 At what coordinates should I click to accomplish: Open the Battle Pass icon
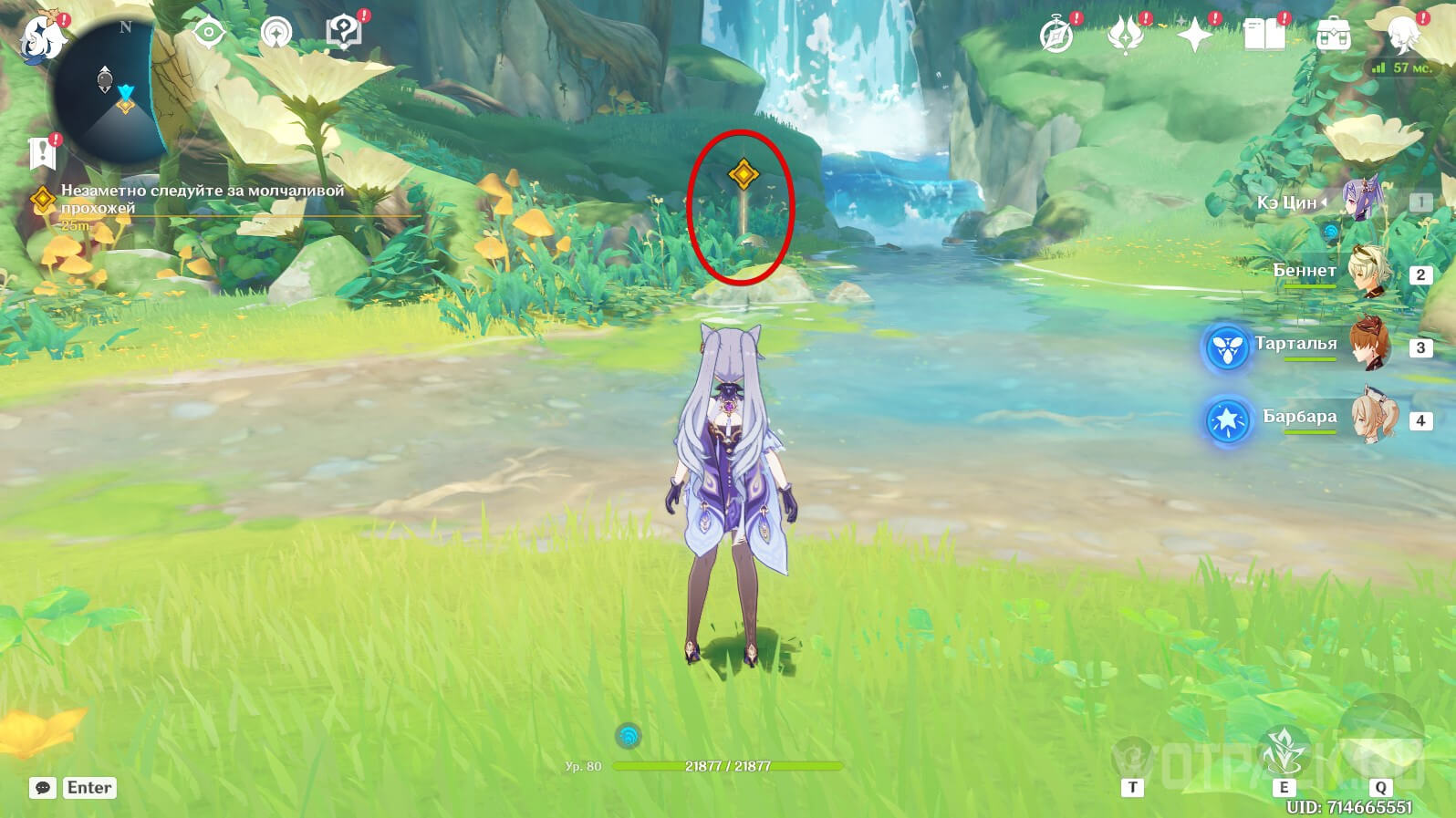[x=1125, y=36]
